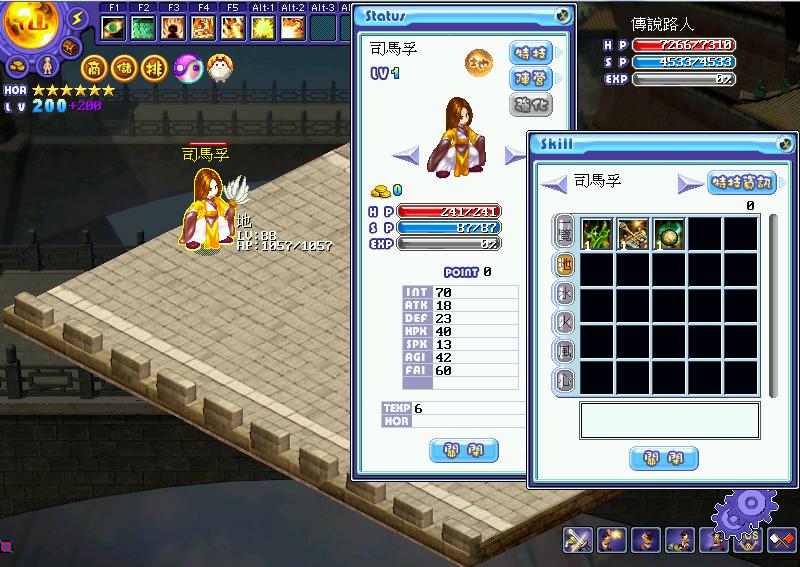
Task: Switch to the 地 element skill tab
Action: point(564,266)
